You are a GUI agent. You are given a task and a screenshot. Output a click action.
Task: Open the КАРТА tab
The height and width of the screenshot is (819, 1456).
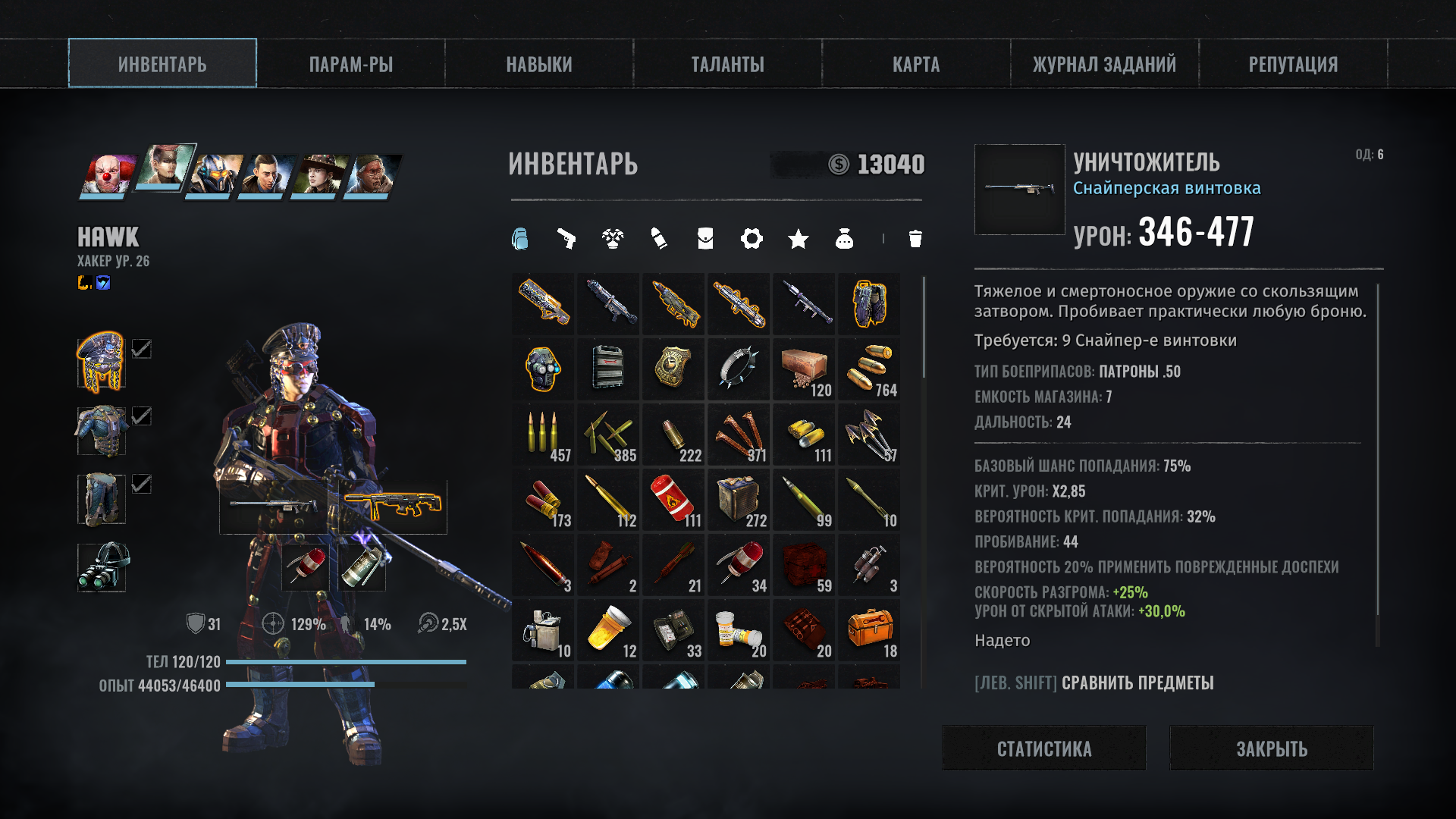point(916,64)
